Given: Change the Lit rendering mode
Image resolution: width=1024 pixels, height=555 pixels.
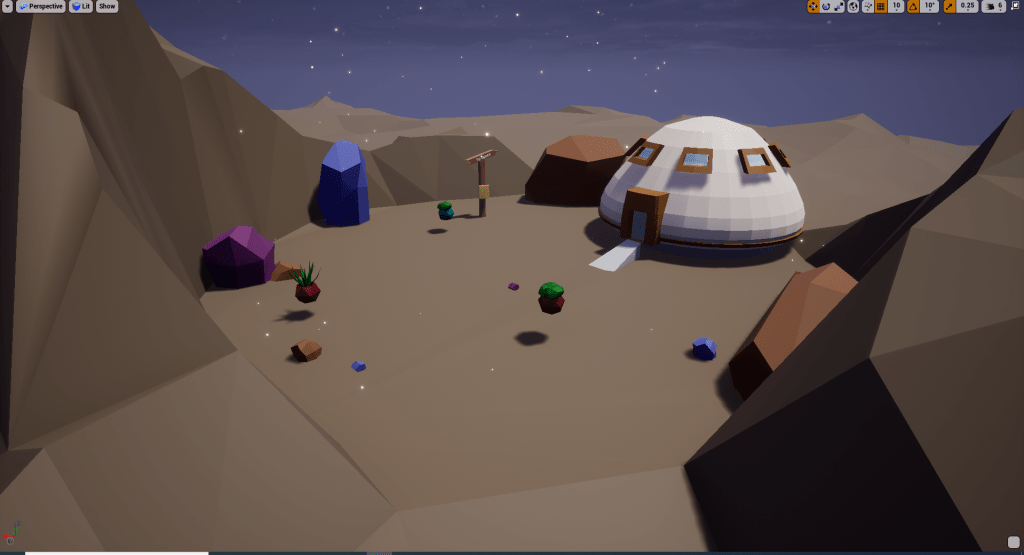Looking at the screenshot, I should pos(81,6).
